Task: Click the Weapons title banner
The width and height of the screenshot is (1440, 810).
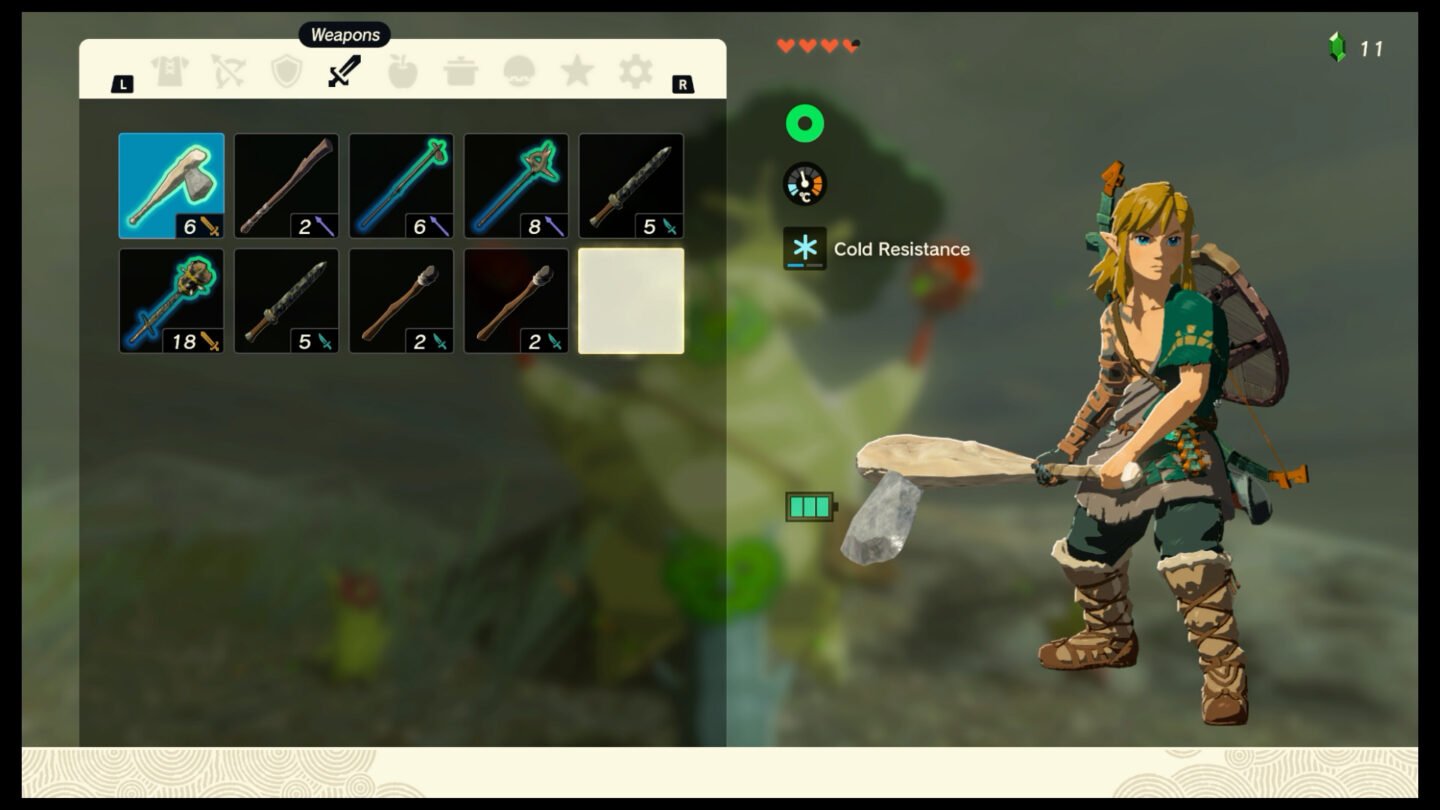Action: [344, 34]
